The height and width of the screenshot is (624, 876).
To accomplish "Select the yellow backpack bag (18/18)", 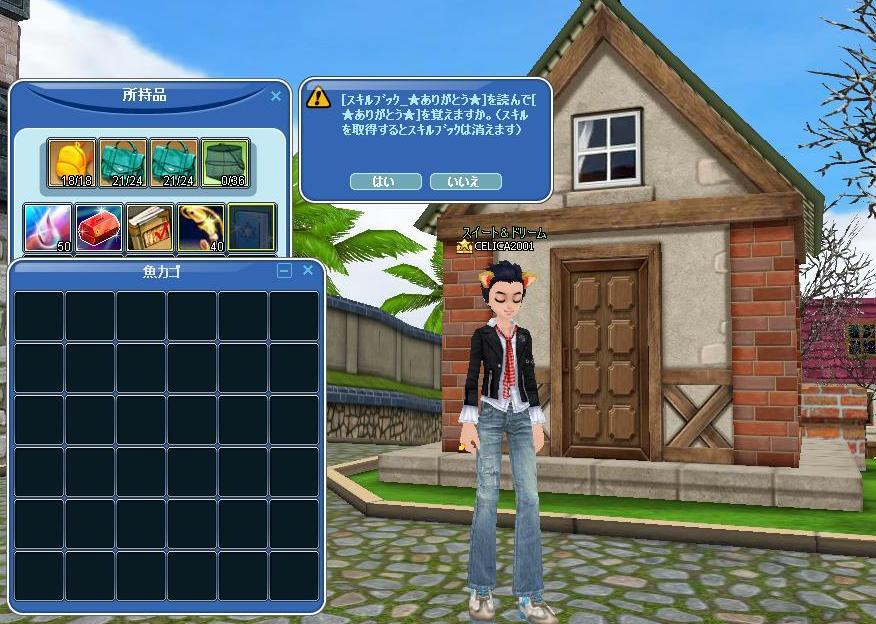I will tap(72, 163).
